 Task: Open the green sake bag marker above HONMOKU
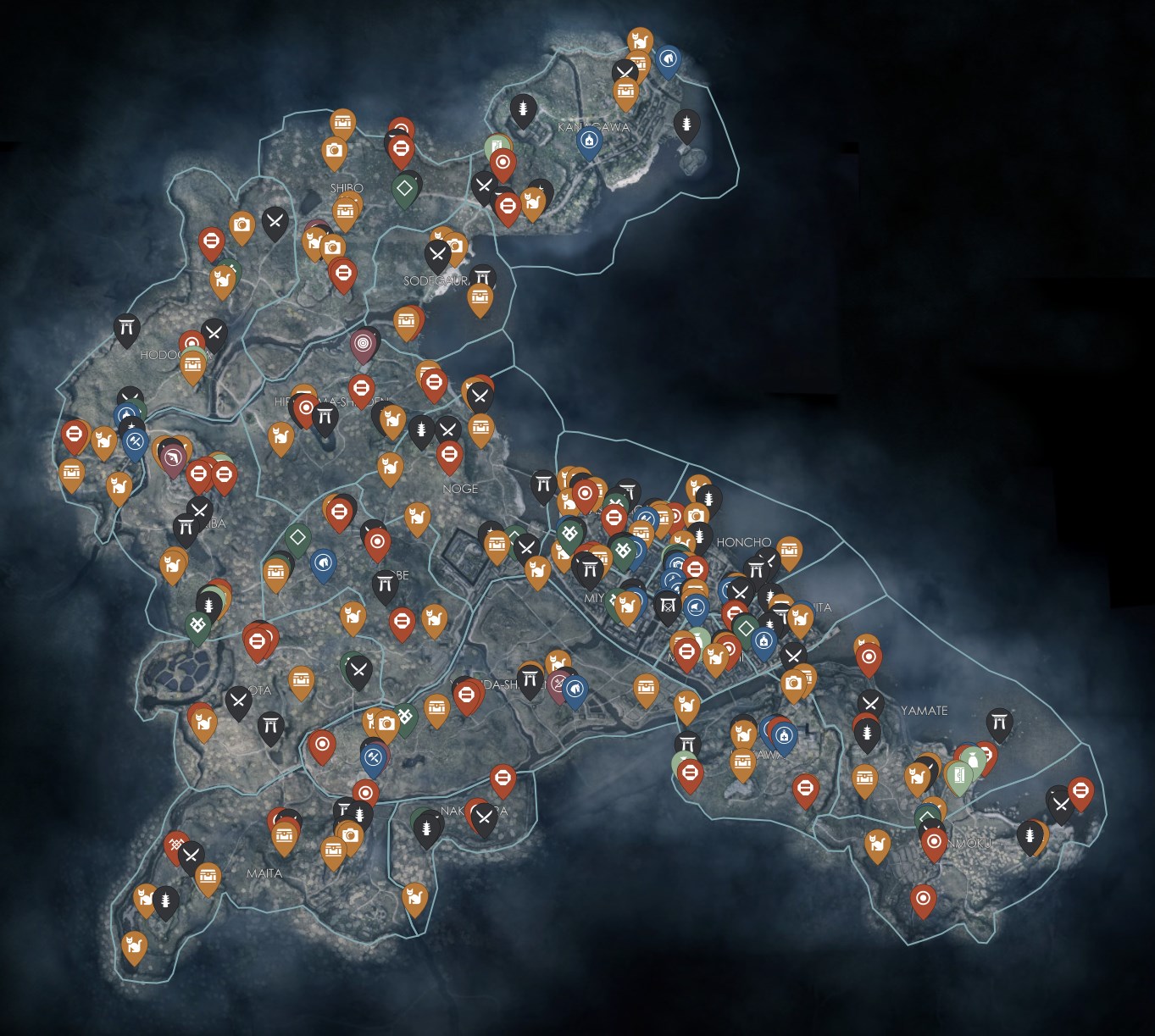(x=975, y=759)
